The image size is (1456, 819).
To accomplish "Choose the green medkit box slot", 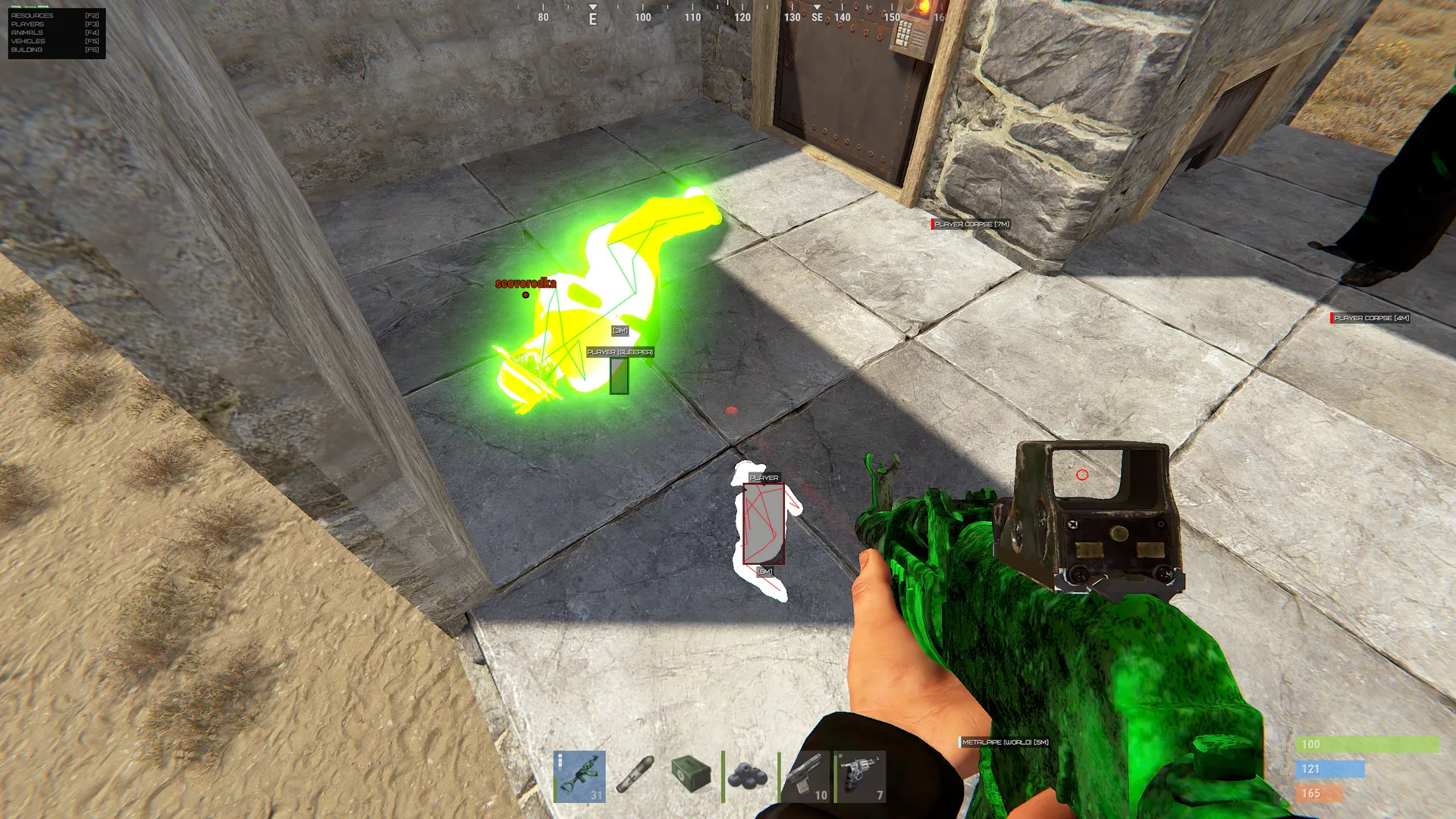I will pyautogui.click(x=692, y=777).
